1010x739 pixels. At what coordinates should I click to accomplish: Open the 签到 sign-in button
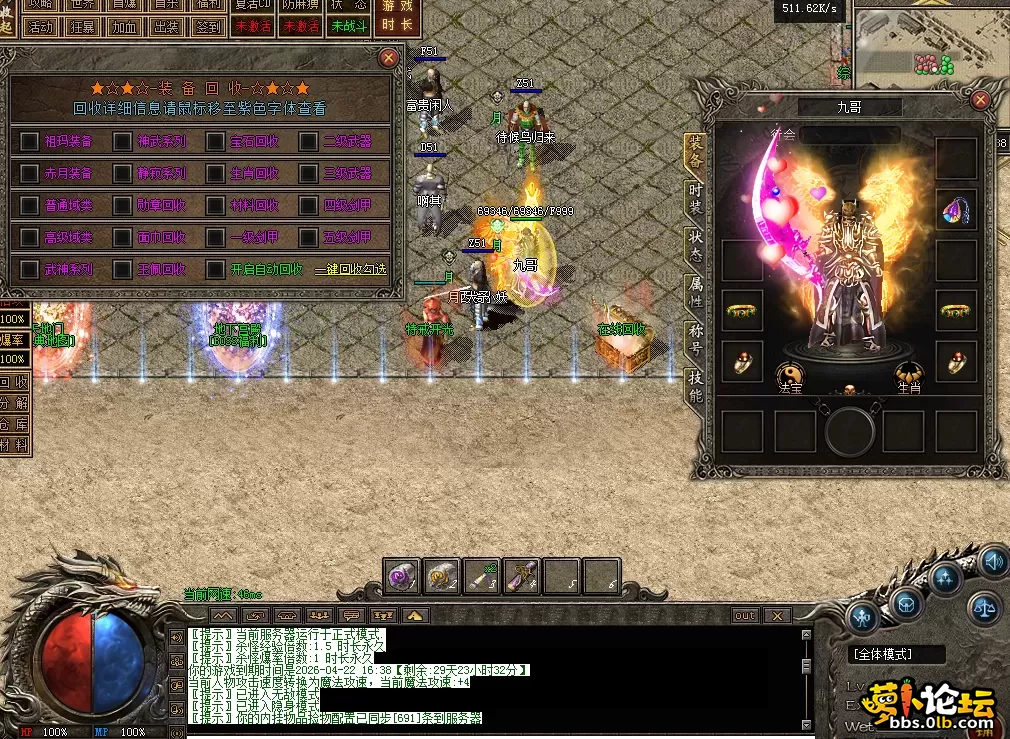point(208,27)
